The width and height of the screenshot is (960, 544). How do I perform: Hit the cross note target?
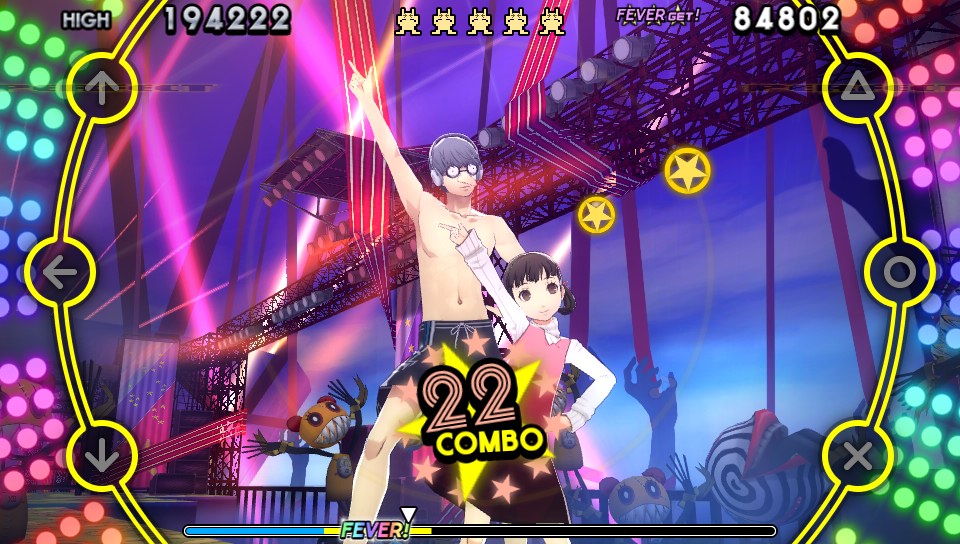tap(857, 456)
